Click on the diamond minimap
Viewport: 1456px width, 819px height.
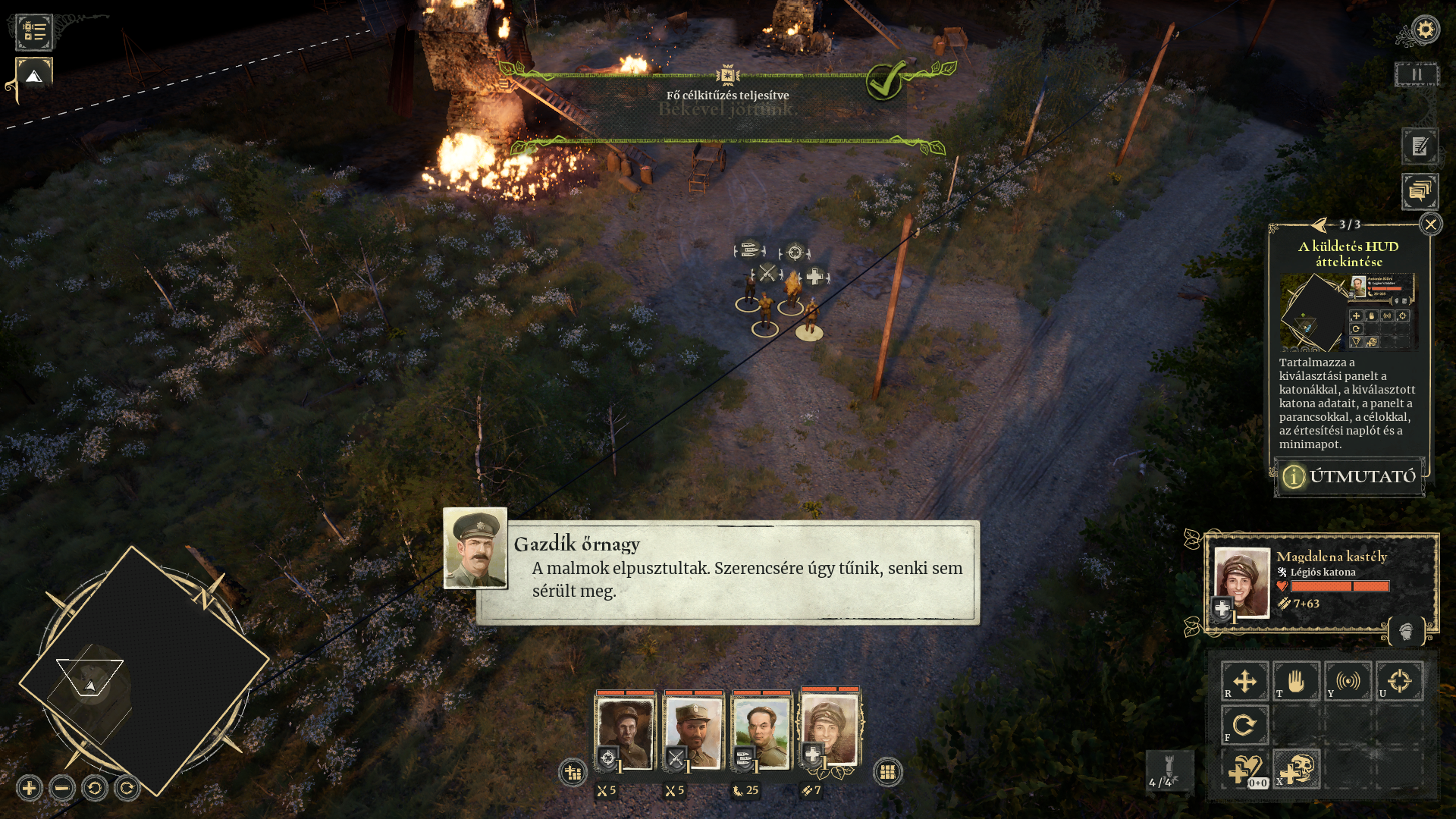pyautogui.click(x=144, y=671)
